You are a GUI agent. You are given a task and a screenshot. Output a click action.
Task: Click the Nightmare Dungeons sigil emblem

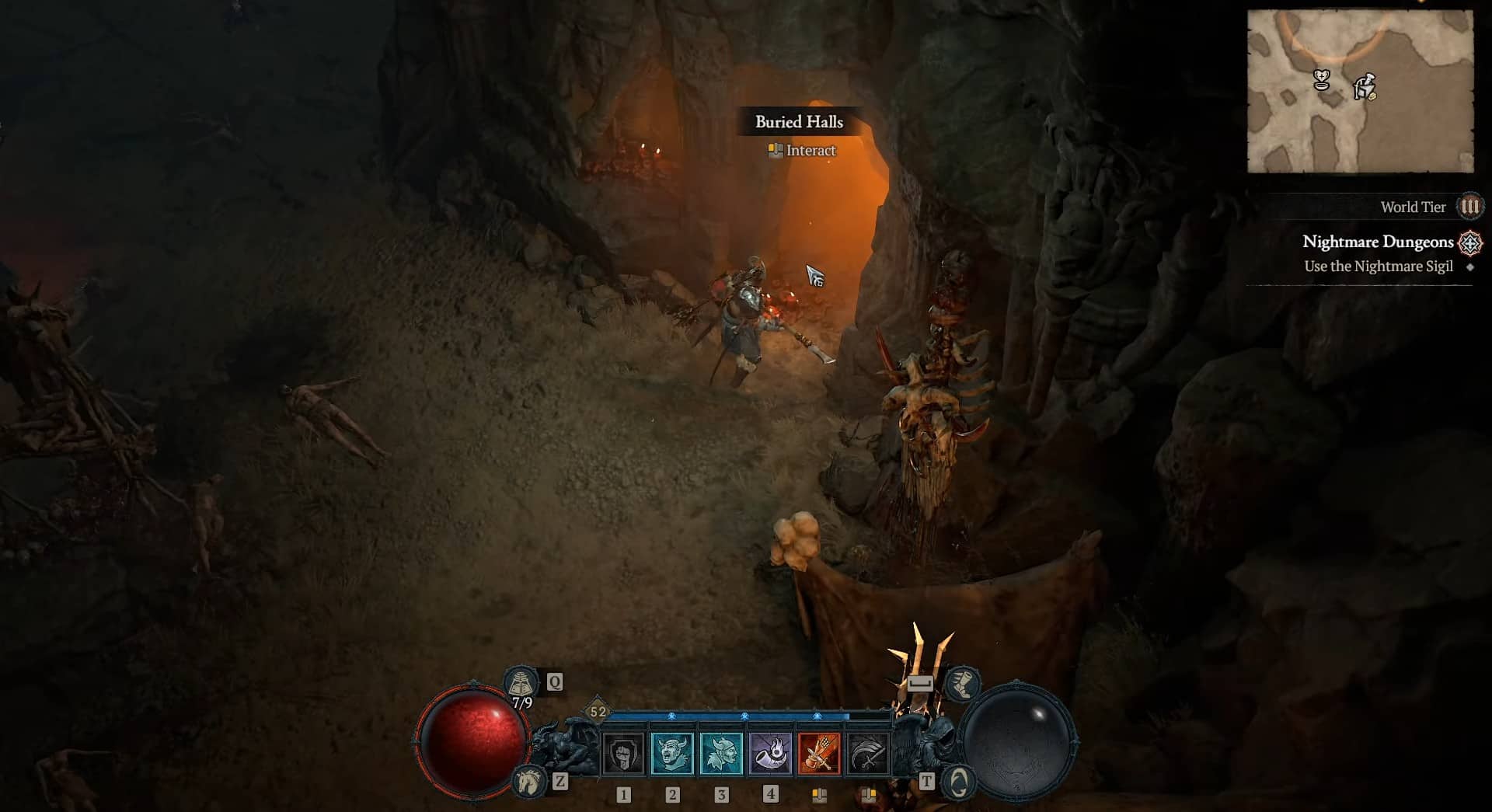point(1471,242)
